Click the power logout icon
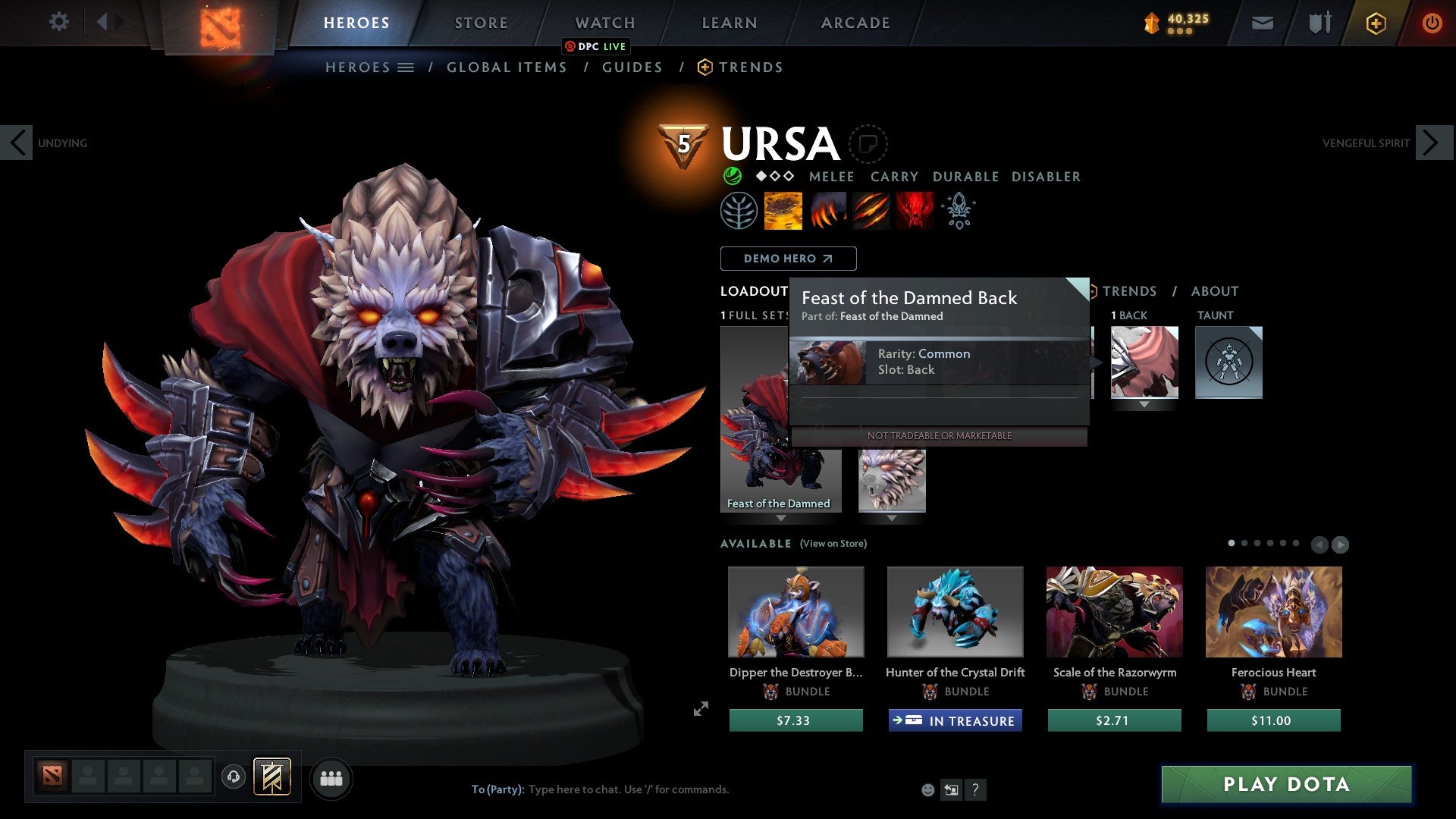Screen dimensions: 1456x819 pos(1432,23)
